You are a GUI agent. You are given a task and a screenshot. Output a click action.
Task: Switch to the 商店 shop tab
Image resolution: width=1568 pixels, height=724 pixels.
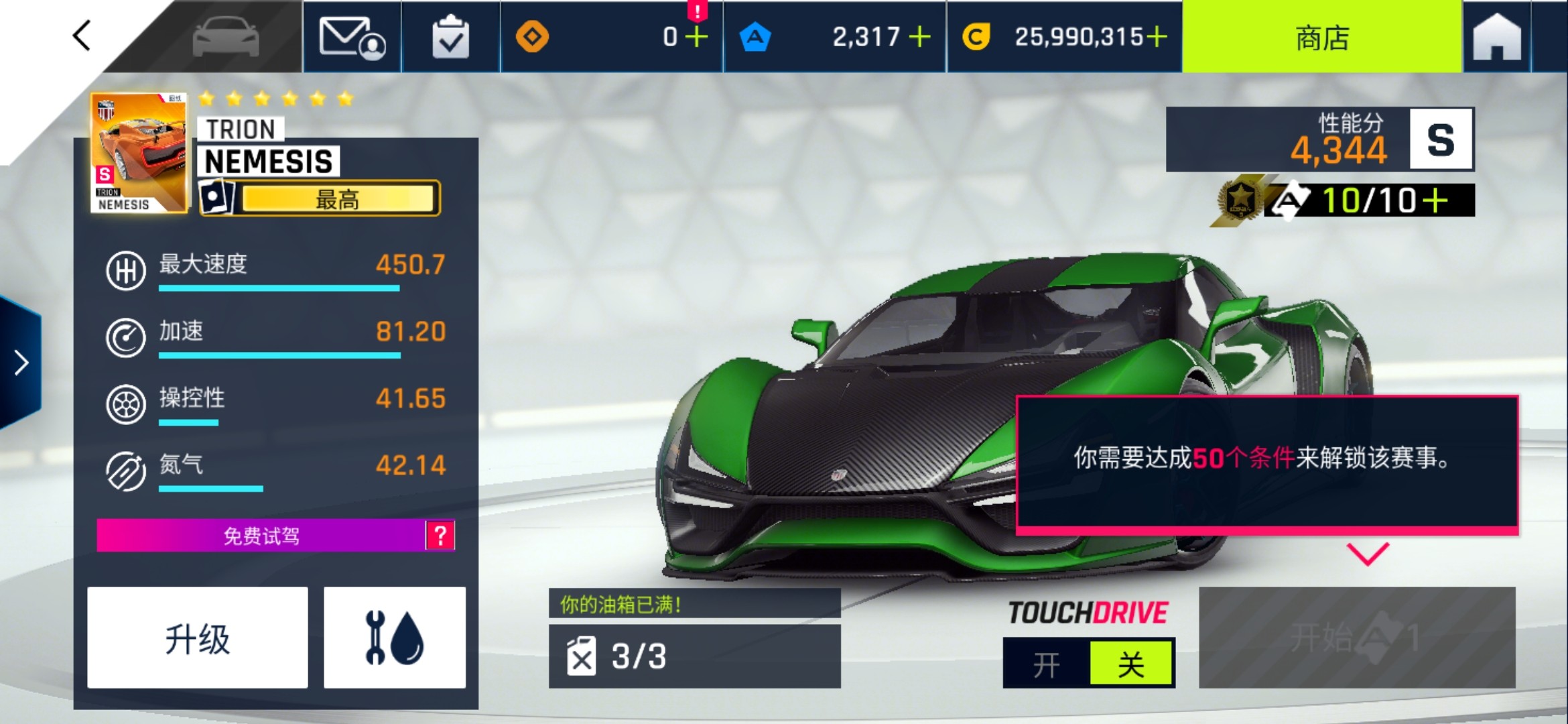(x=1321, y=38)
